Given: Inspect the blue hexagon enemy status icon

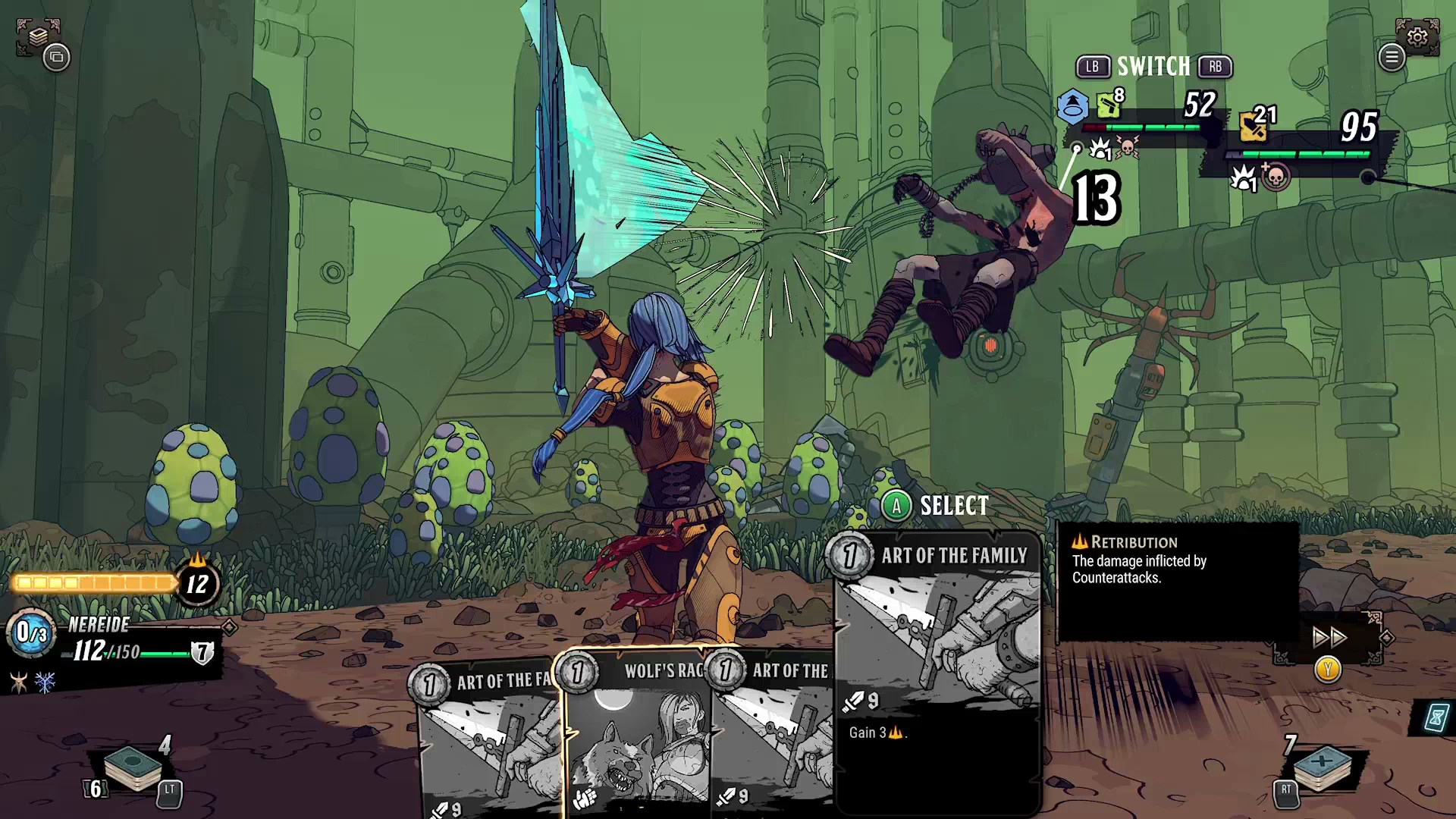Looking at the screenshot, I should click(x=1072, y=106).
